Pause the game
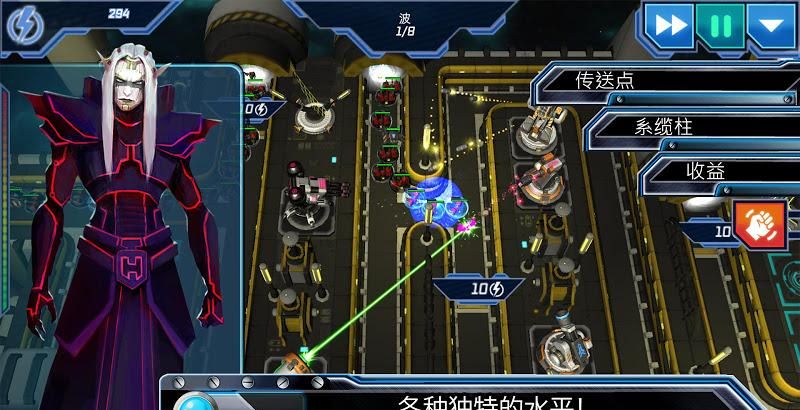This screenshot has width=800, height=410. point(720,25)
